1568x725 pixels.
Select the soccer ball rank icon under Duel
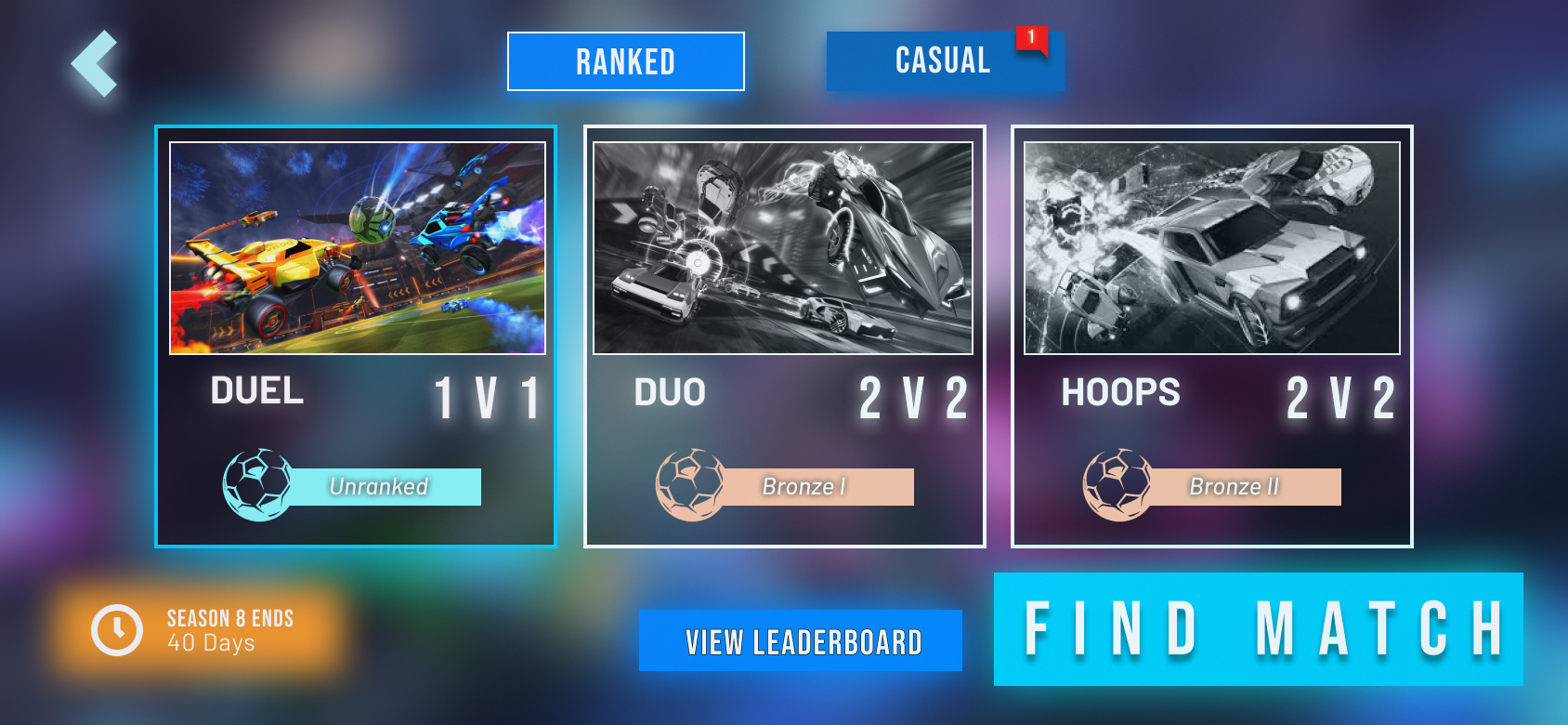[x=257, y=485]
